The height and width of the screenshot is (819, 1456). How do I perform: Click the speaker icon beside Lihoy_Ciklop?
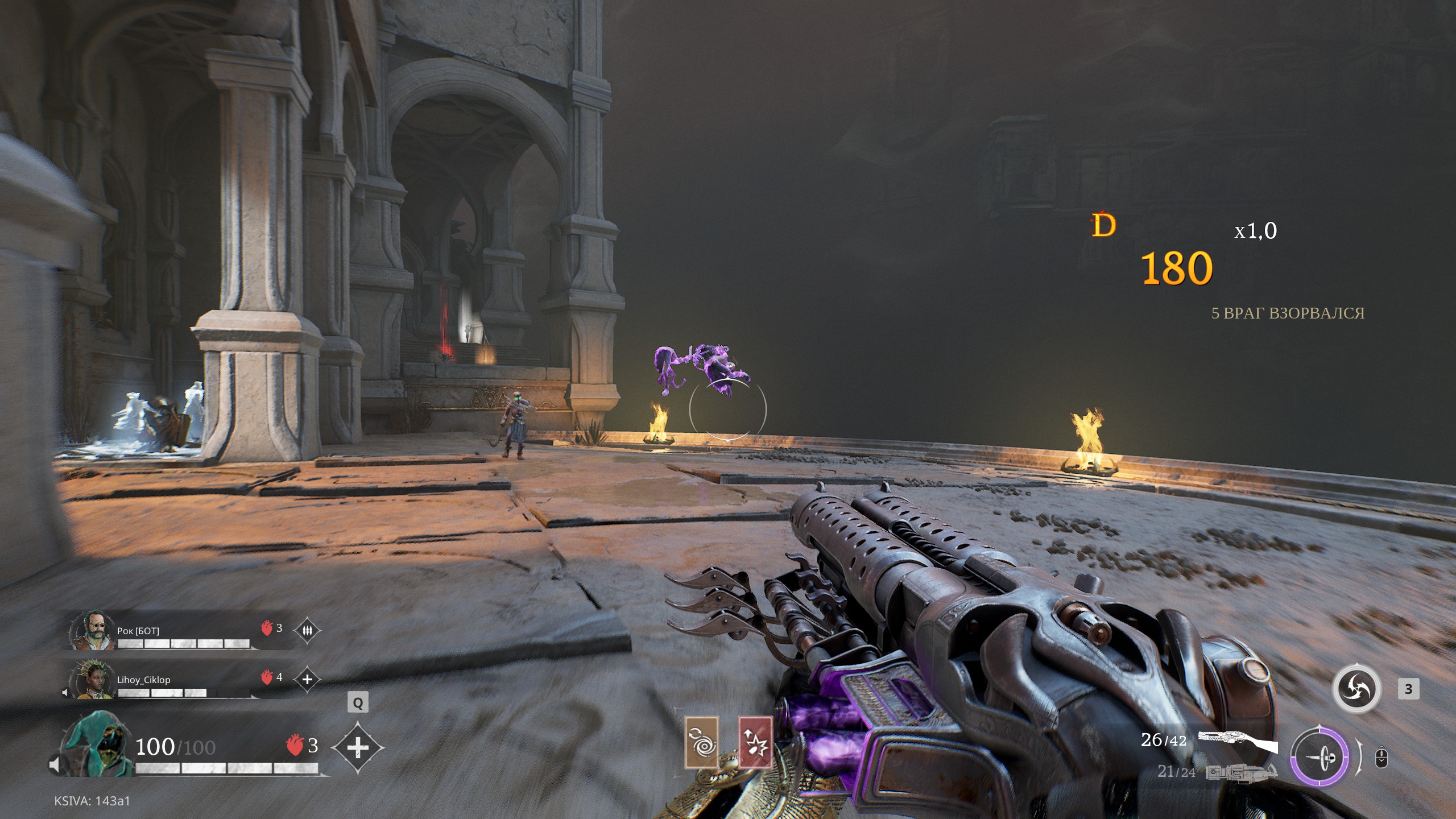65,692
